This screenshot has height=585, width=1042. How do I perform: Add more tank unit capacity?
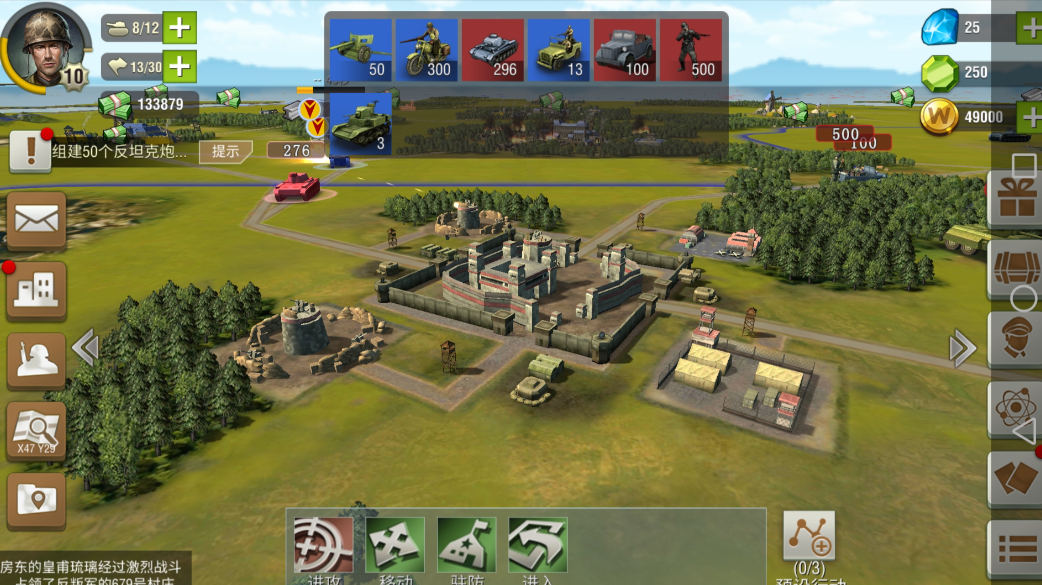(x=179, y=27)
